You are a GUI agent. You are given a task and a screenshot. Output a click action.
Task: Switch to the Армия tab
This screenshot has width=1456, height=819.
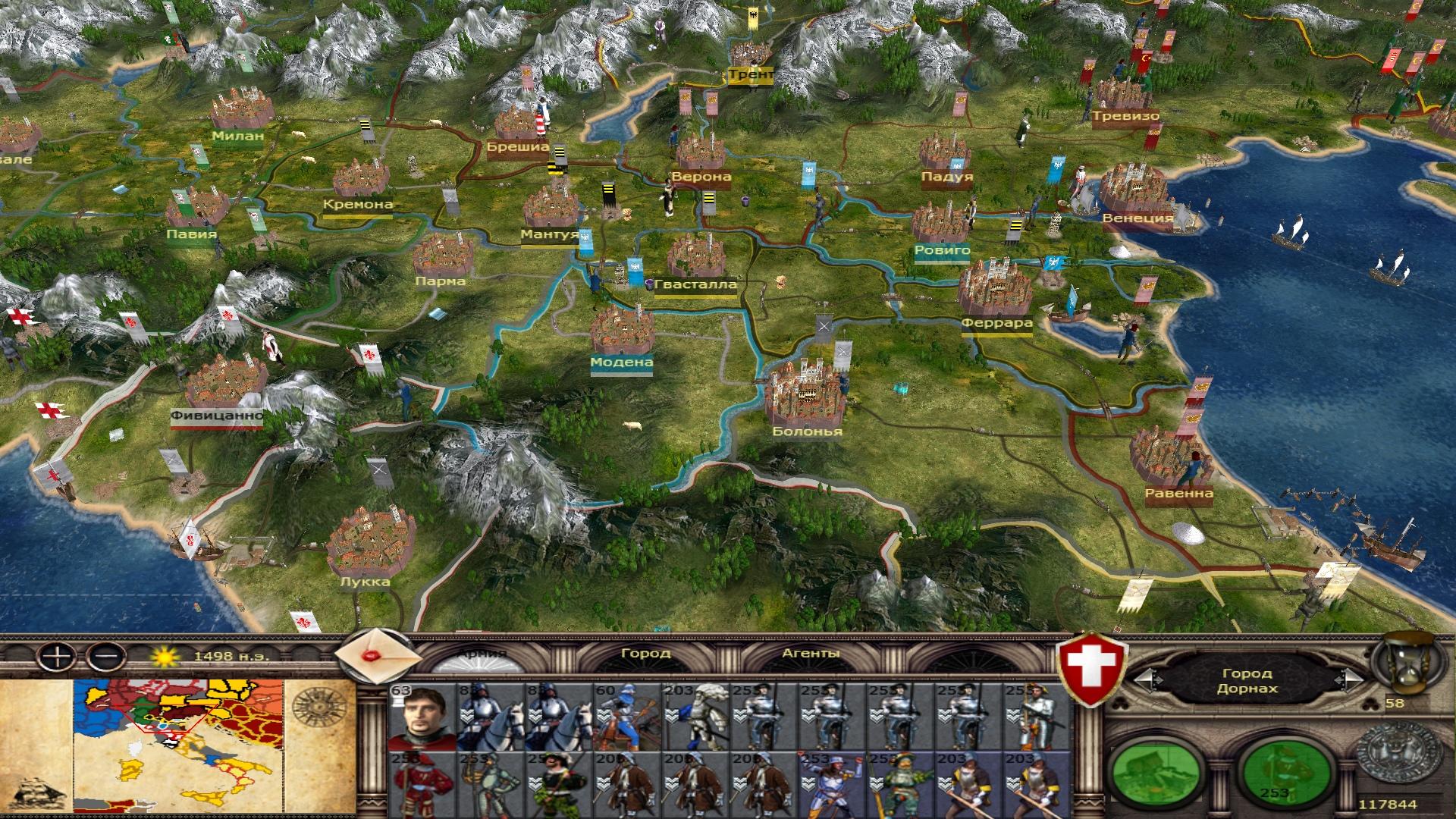pos(482,654)
